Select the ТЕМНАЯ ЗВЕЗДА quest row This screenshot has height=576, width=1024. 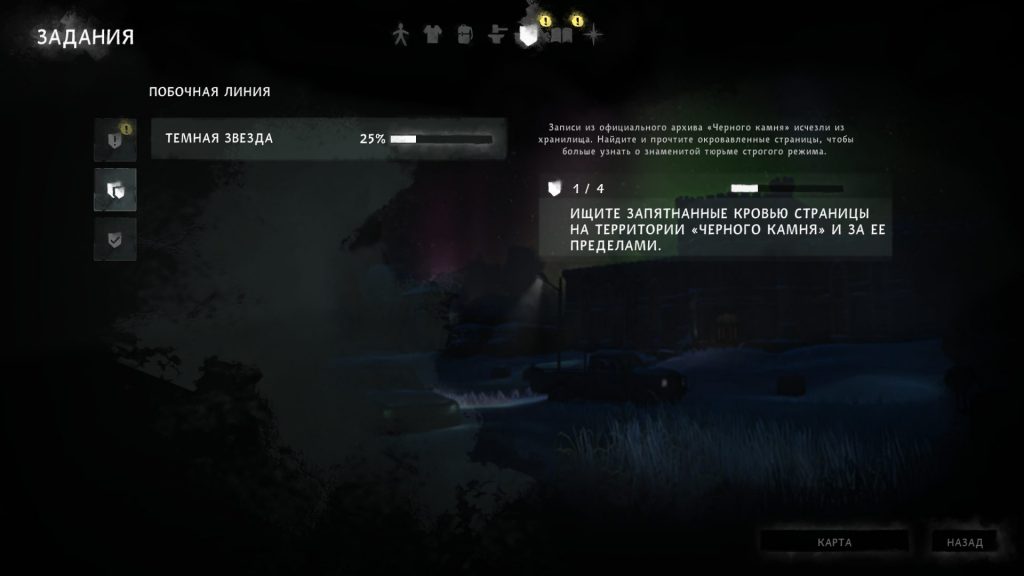coord(328,139)
